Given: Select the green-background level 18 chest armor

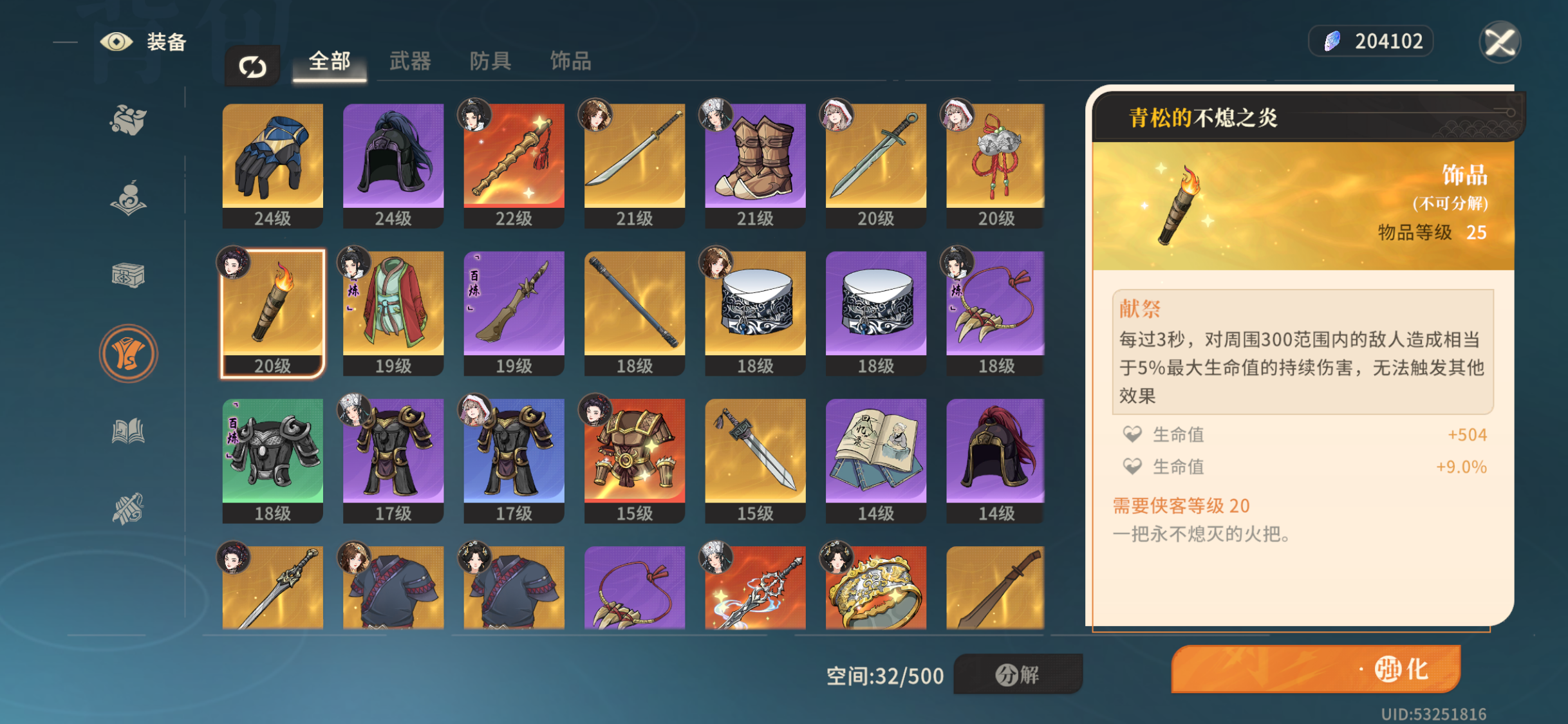Looking at the screenshot, I should click(273, 459).
